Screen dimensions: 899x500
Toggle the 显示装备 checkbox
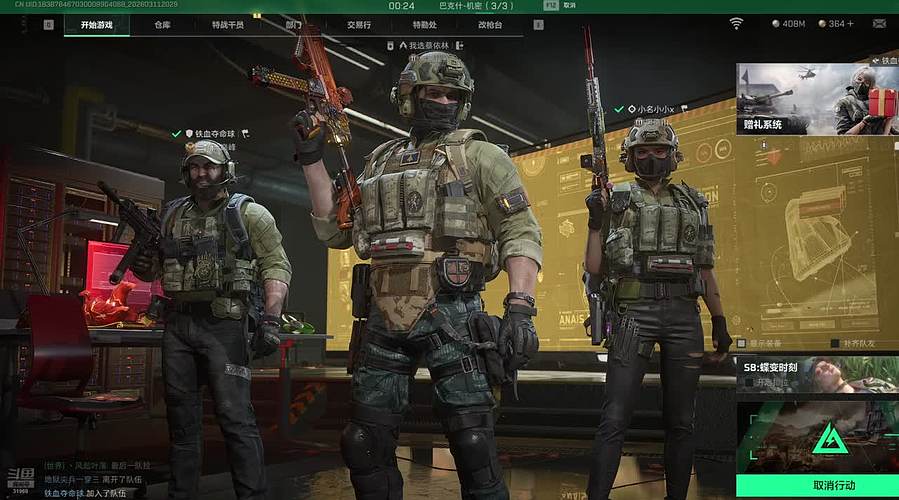click(744, 342)
